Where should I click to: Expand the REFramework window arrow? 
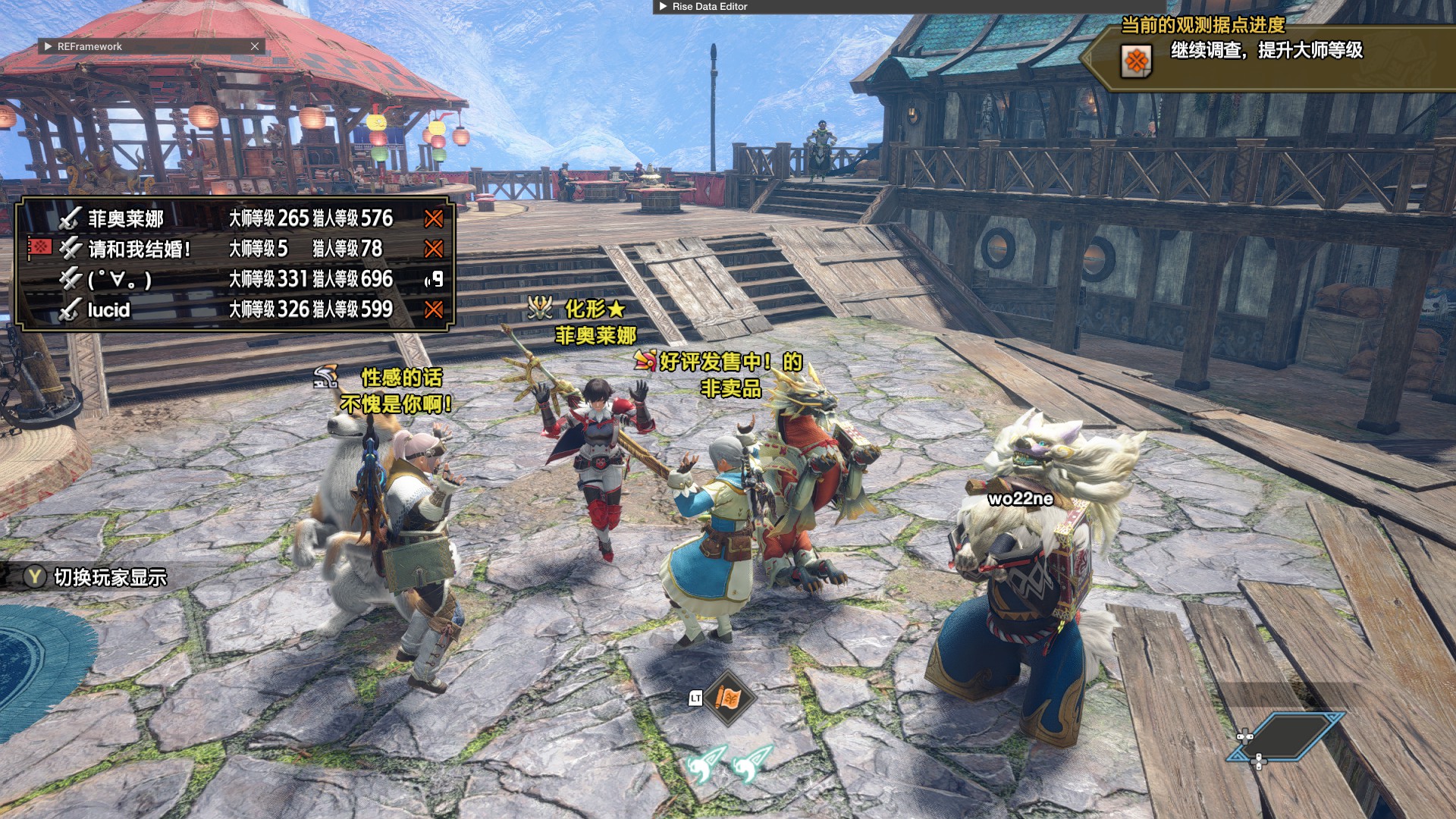click(x=49, y=46)
